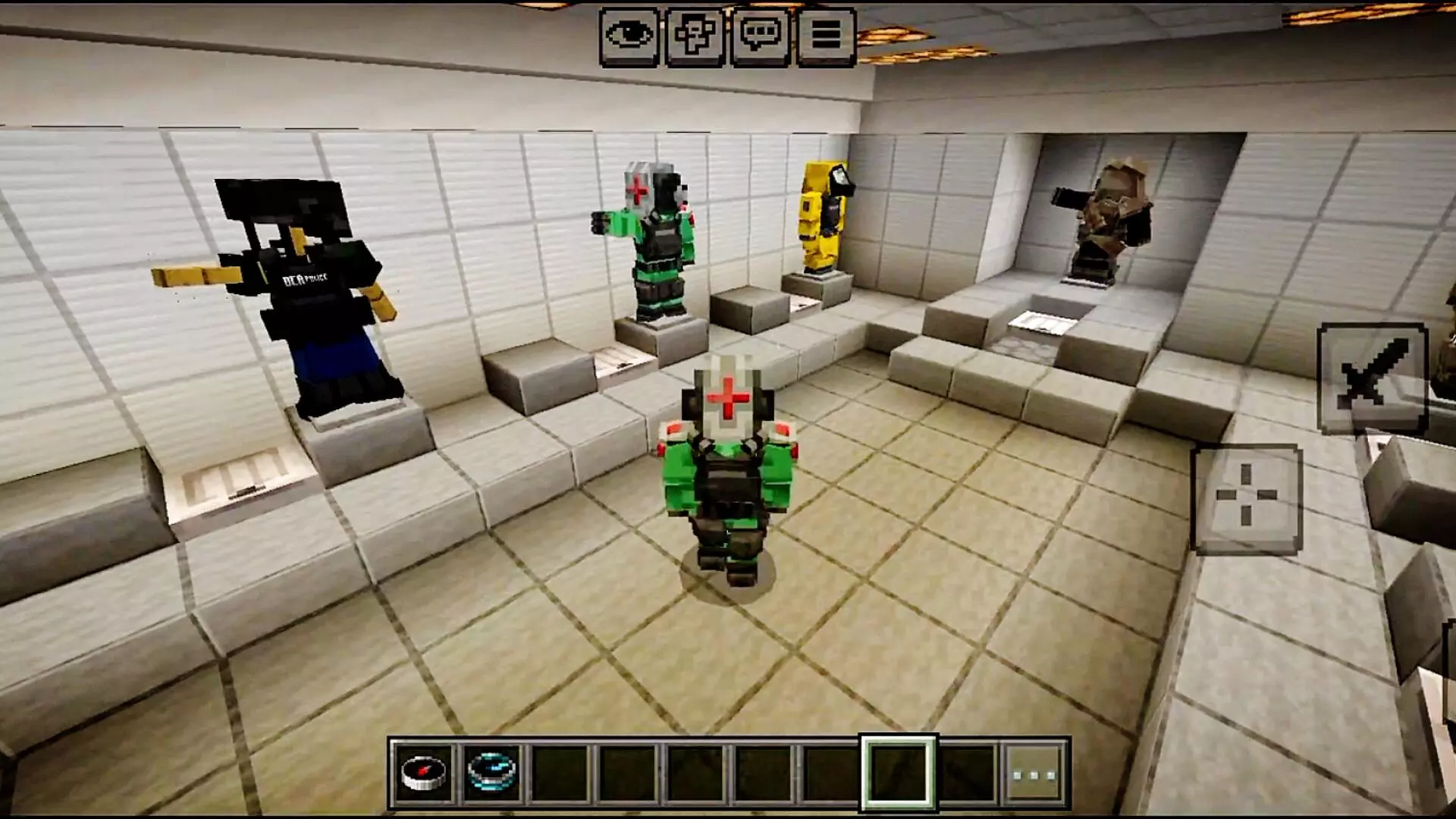
Task: Open the chat speech bubble
Action: pos(761,36)
